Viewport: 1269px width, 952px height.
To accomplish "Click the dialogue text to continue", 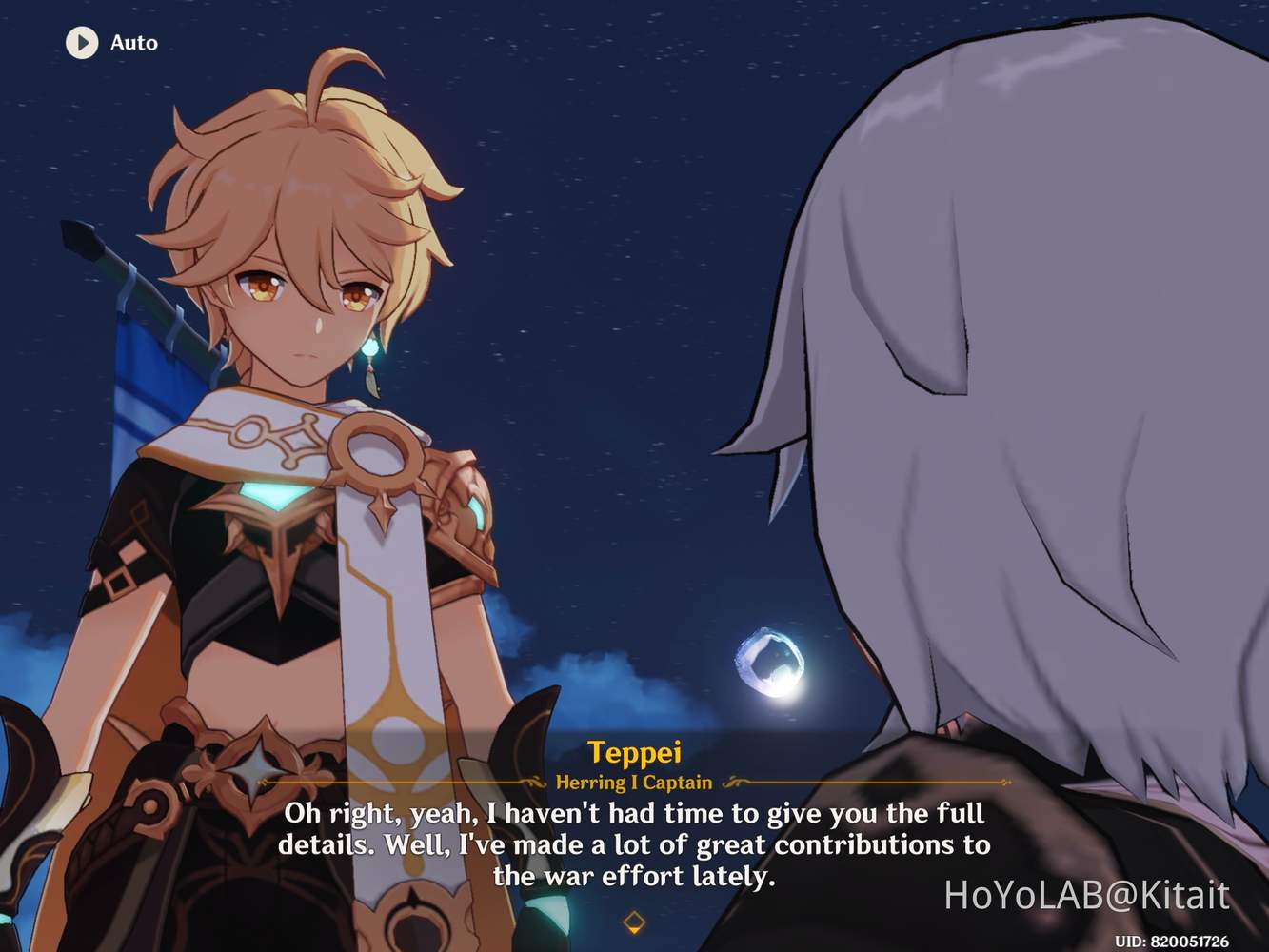I will pos(633,844).
